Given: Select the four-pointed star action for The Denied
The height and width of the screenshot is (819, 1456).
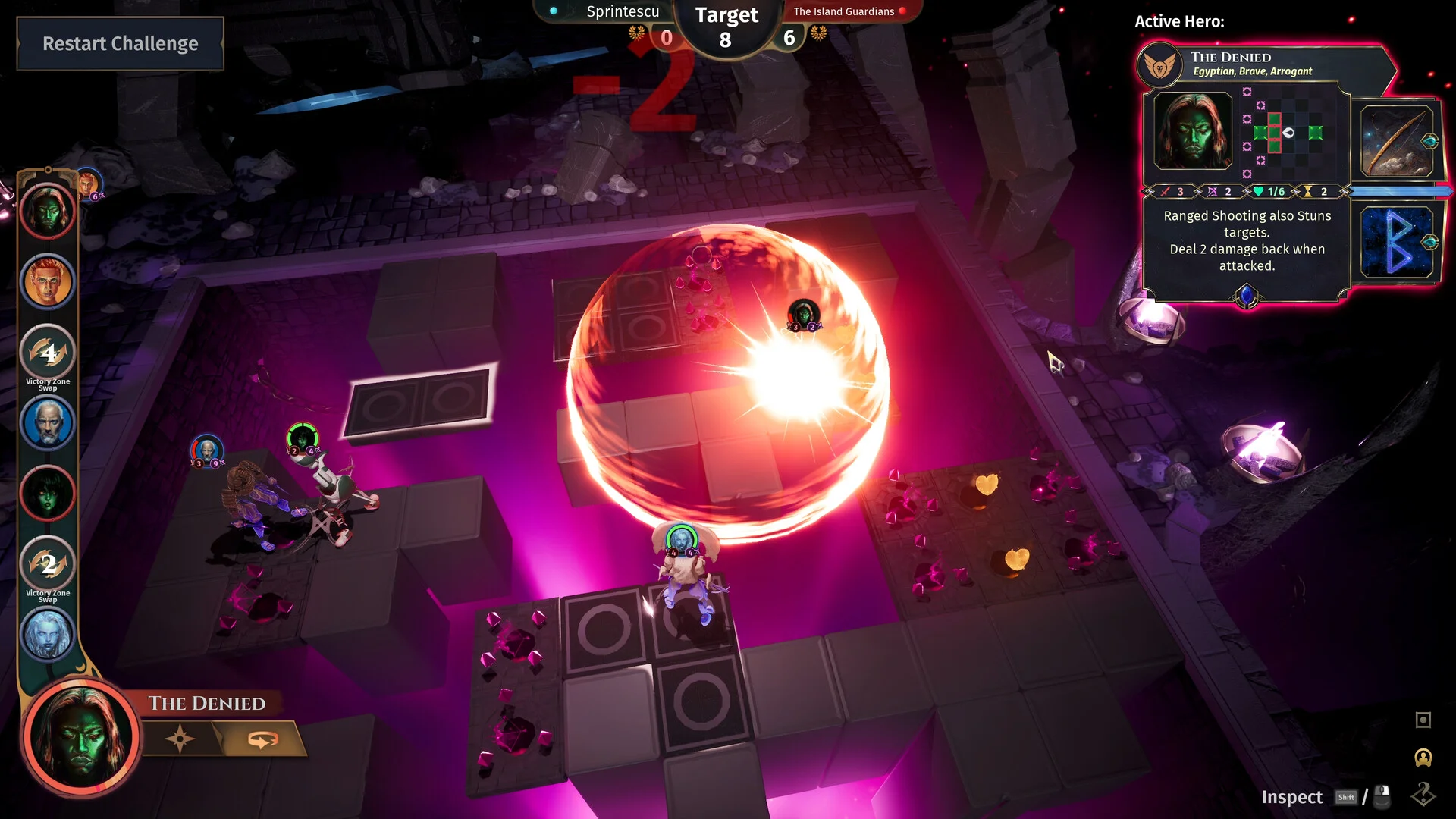Looking at the screenshot, I should tap(180, 739).
